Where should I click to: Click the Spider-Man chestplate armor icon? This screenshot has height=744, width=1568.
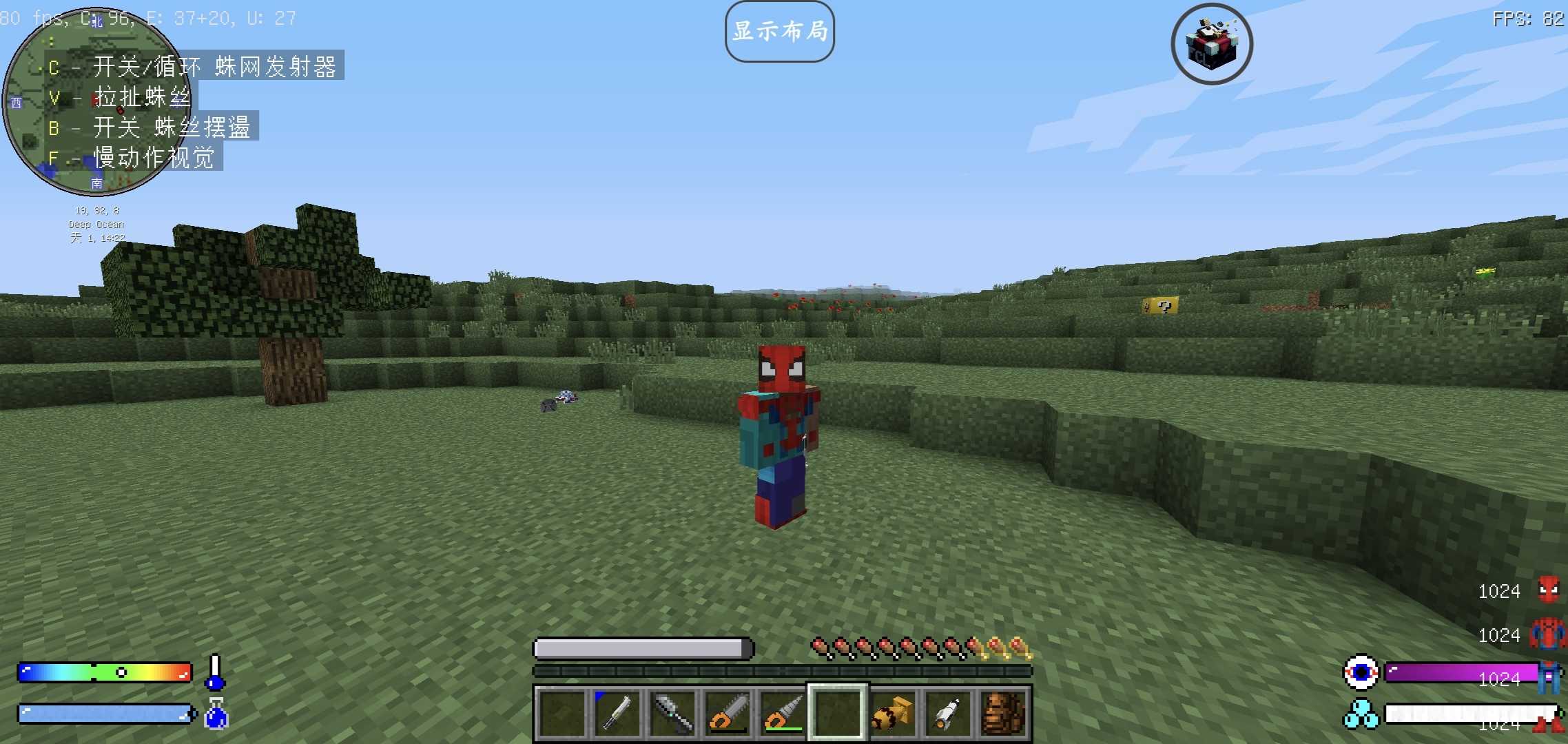tap(1548, 634)
